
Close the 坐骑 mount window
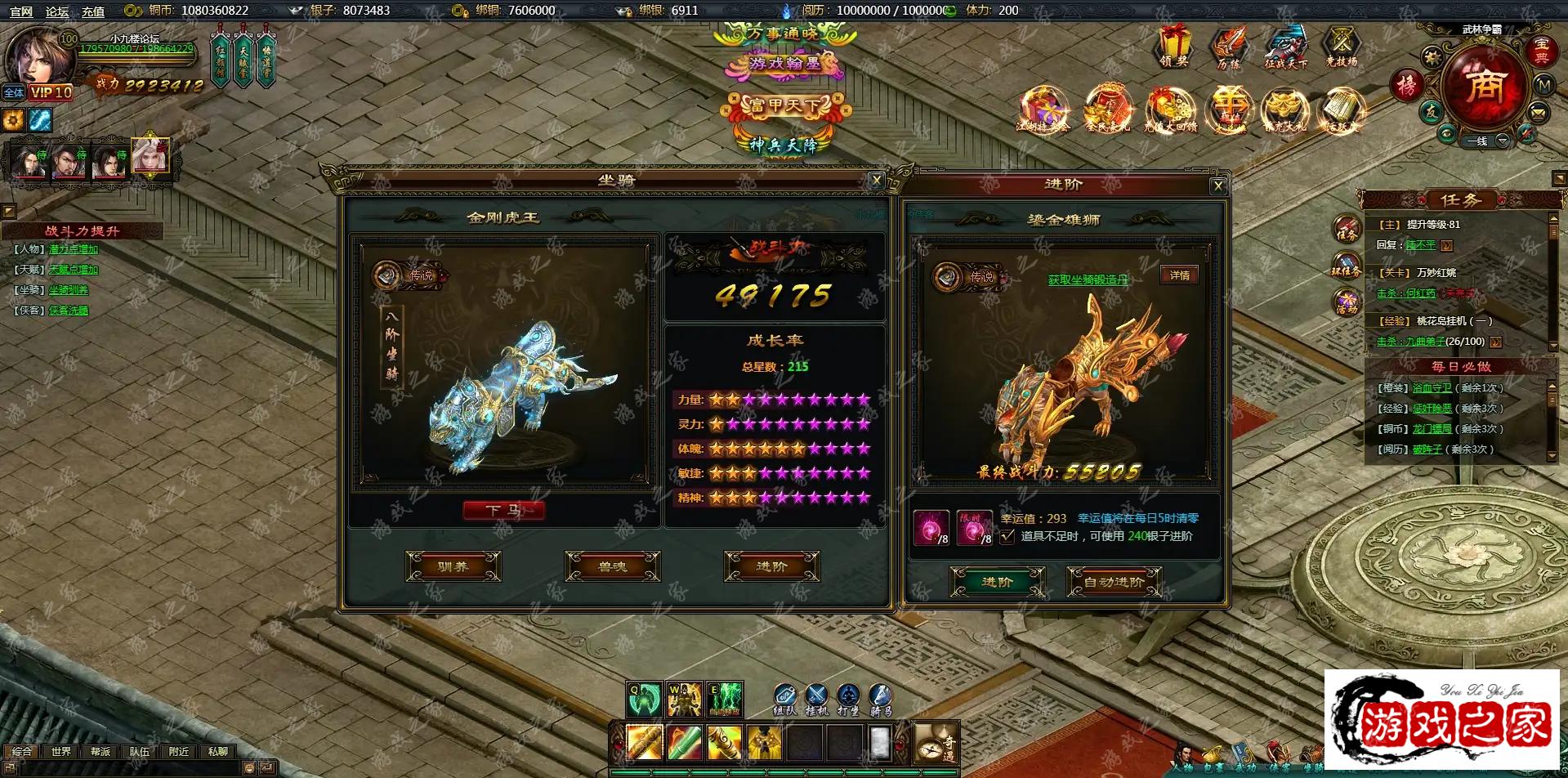876,181
